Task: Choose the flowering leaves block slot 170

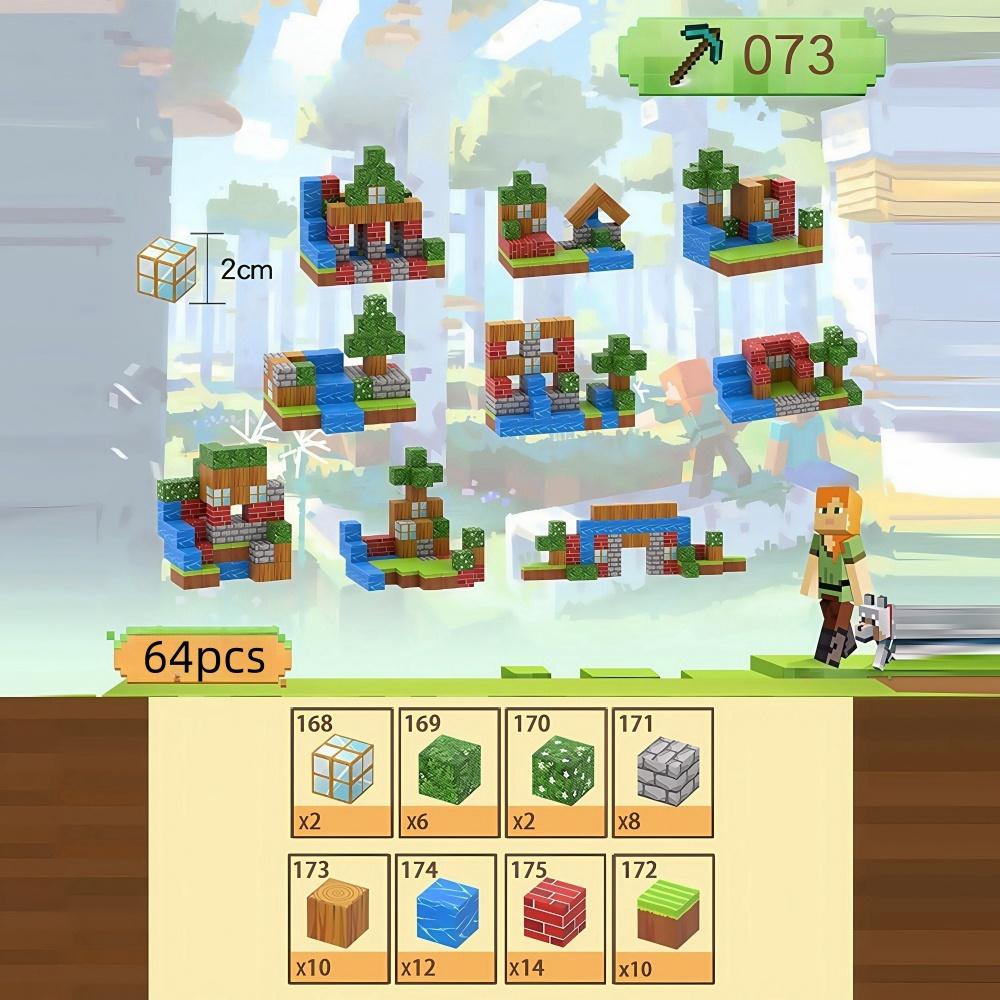Action: 556,772
